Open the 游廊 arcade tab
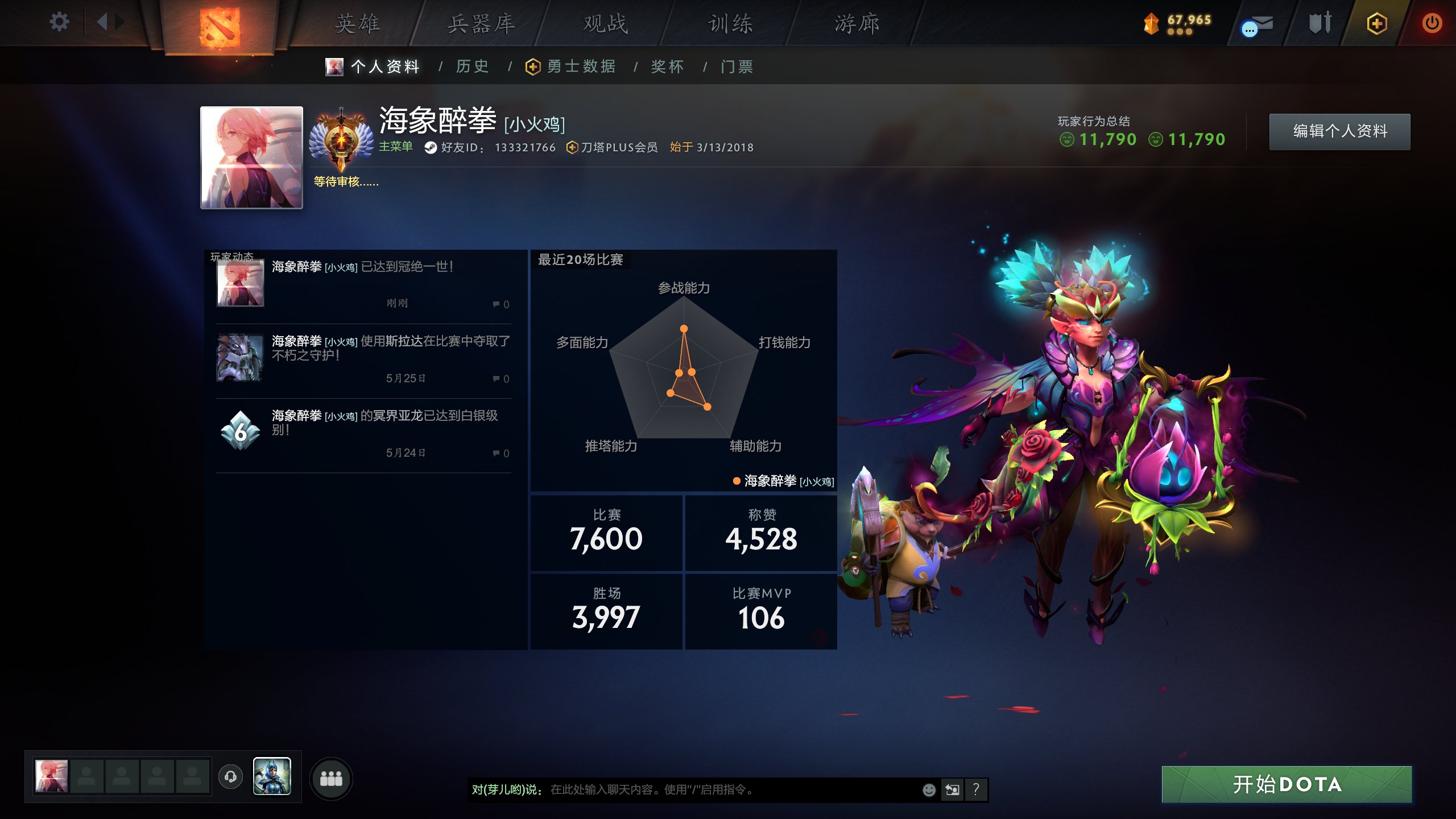This screenshot has height=819, width=1456. 857,24
